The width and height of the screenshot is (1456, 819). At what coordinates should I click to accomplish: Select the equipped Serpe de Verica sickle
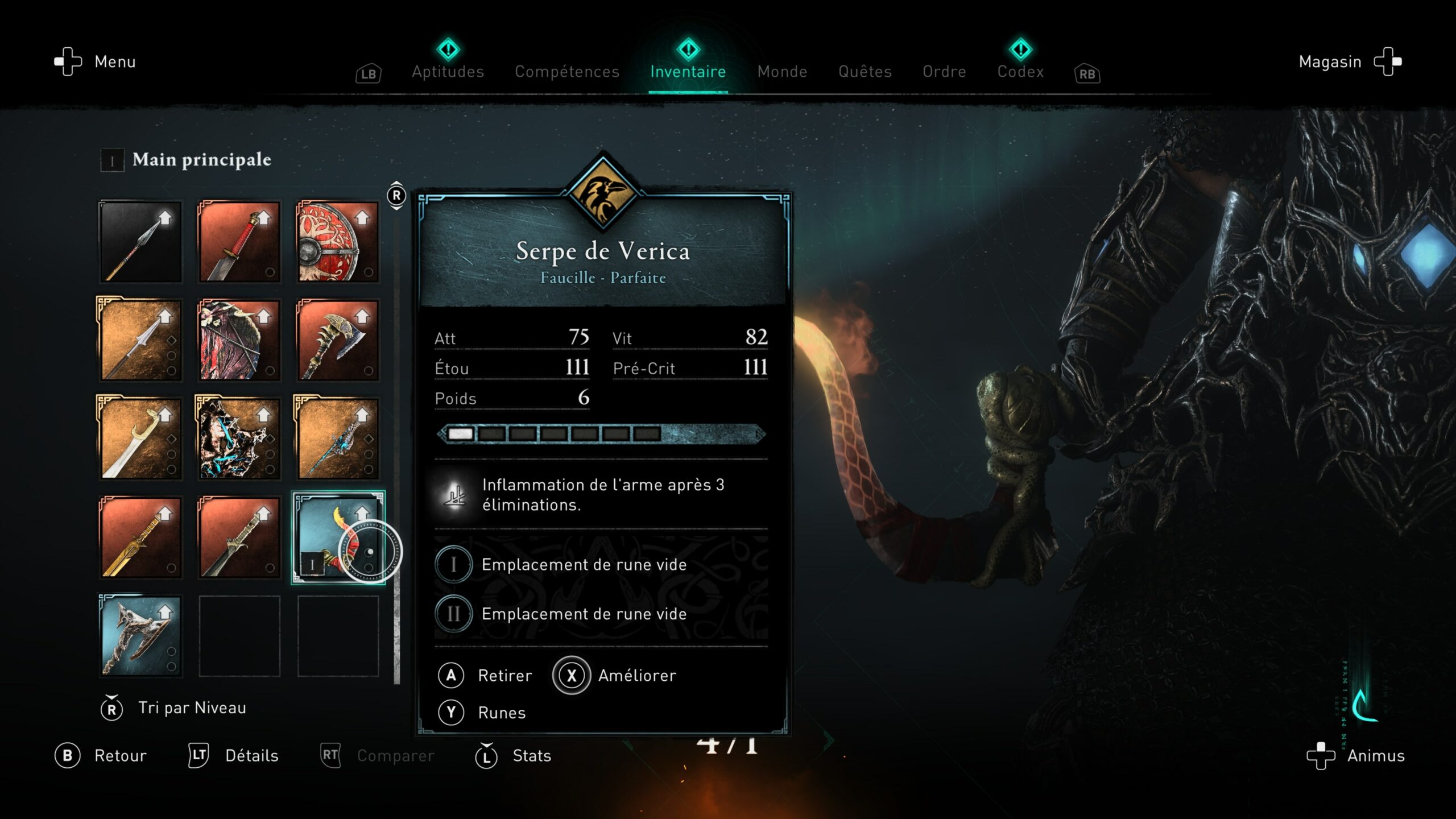(338, 537)
